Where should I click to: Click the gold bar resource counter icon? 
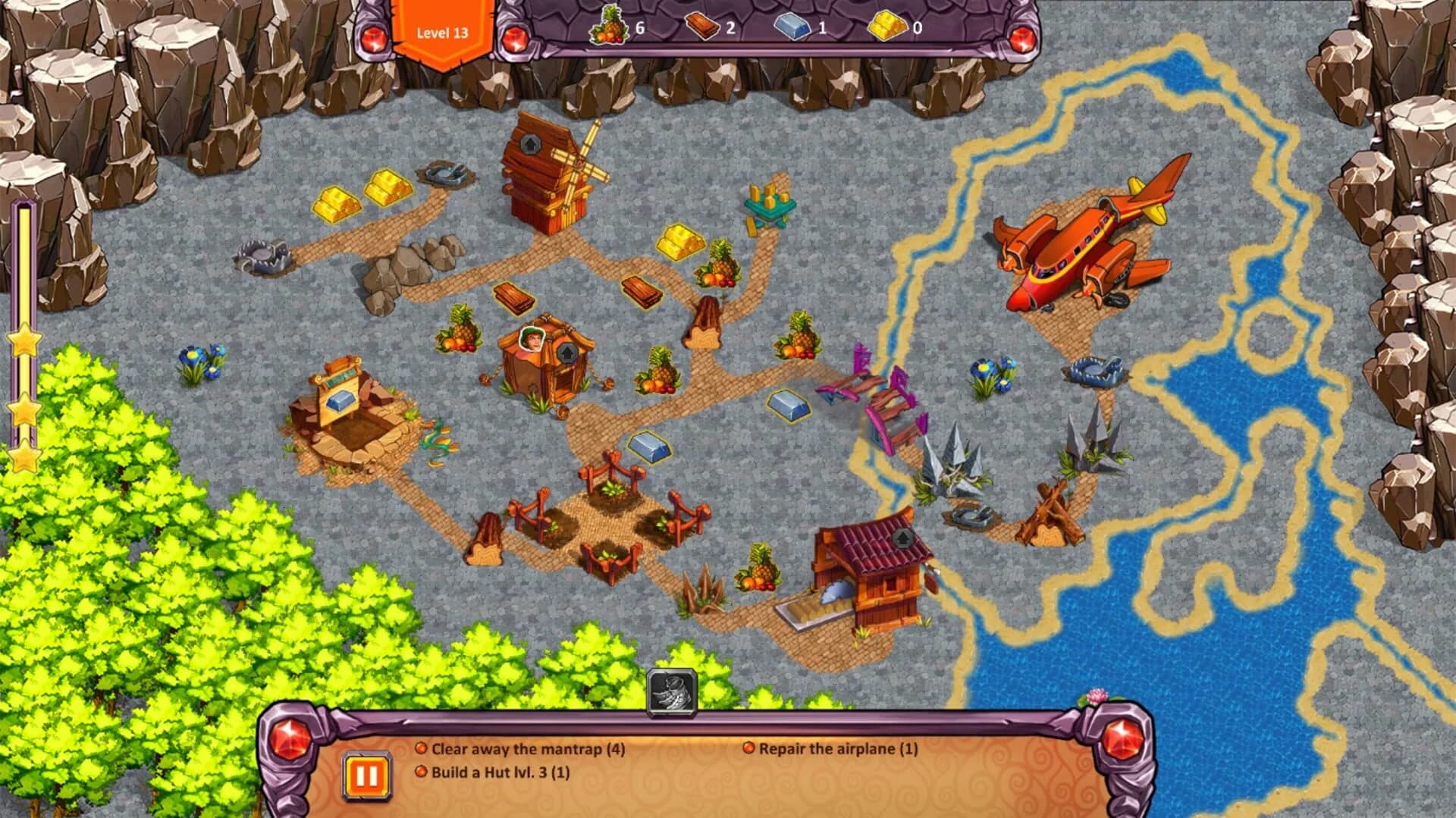(x=884, y=27)
